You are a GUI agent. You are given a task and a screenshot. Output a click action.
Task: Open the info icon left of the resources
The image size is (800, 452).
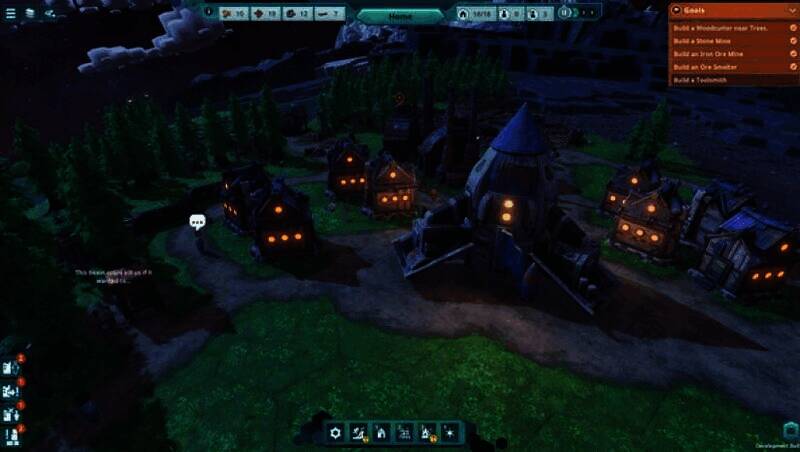209,13
